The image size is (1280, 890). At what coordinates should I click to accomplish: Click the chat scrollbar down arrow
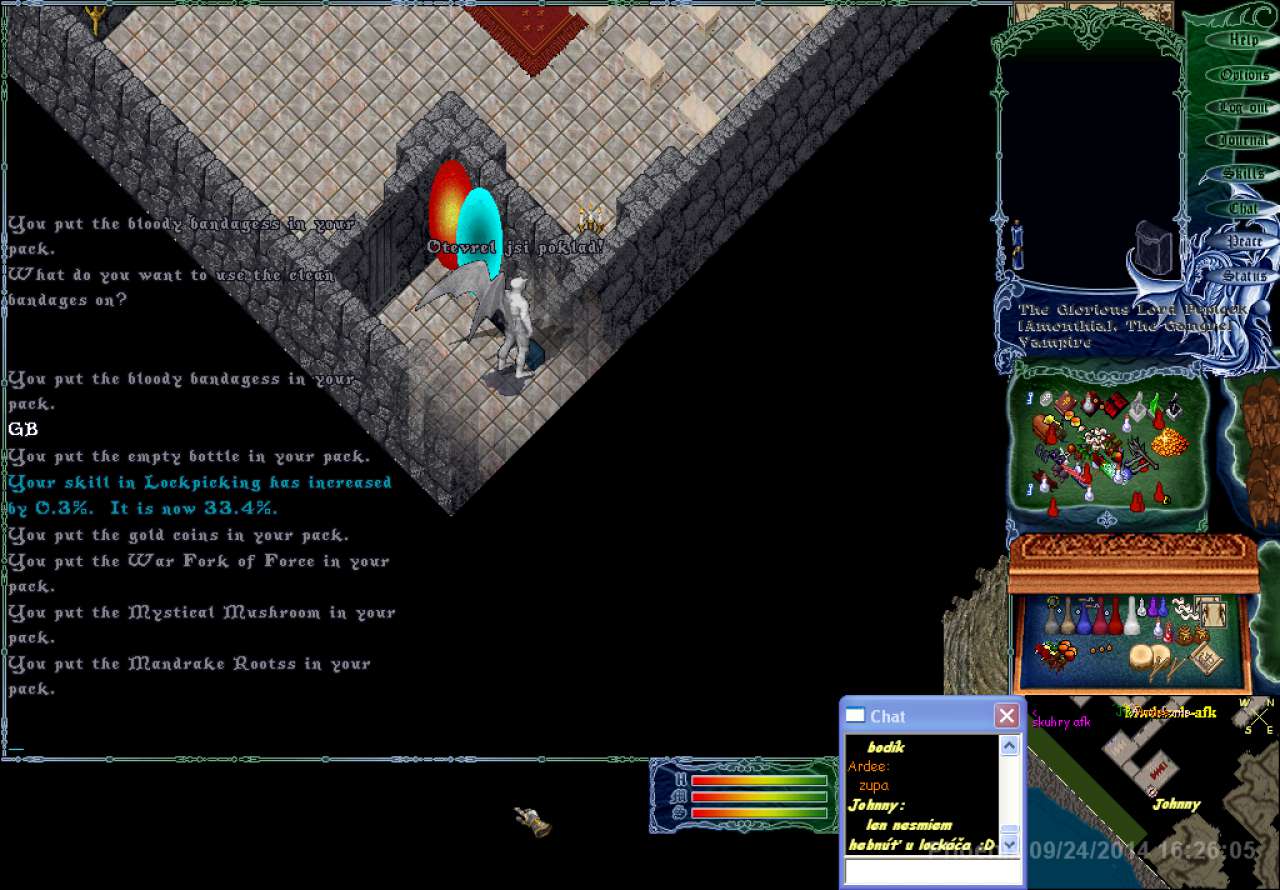(1009, 845)
